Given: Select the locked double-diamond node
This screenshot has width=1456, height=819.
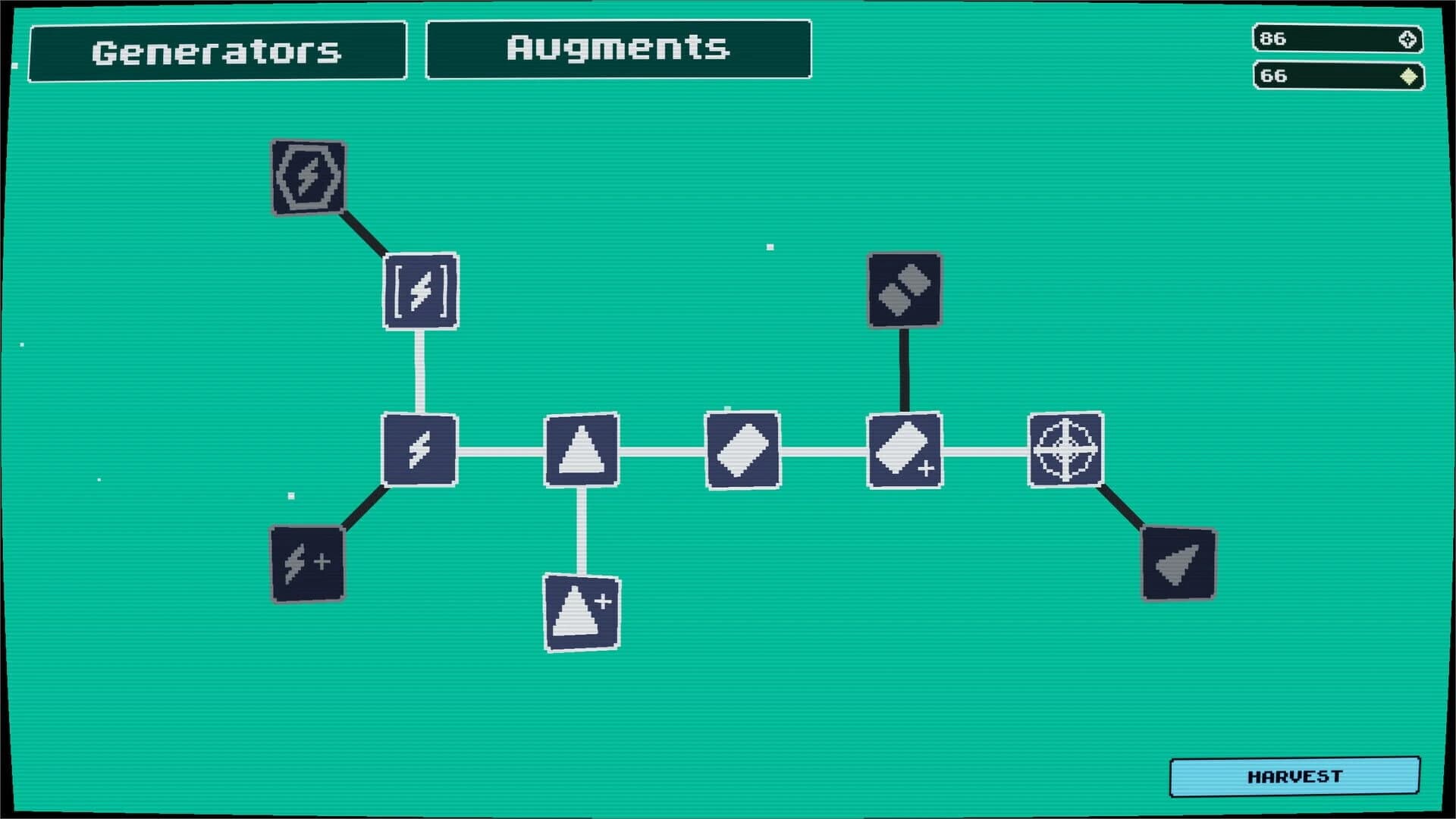Looking at the screenshot, I should (x=904, y=290).
